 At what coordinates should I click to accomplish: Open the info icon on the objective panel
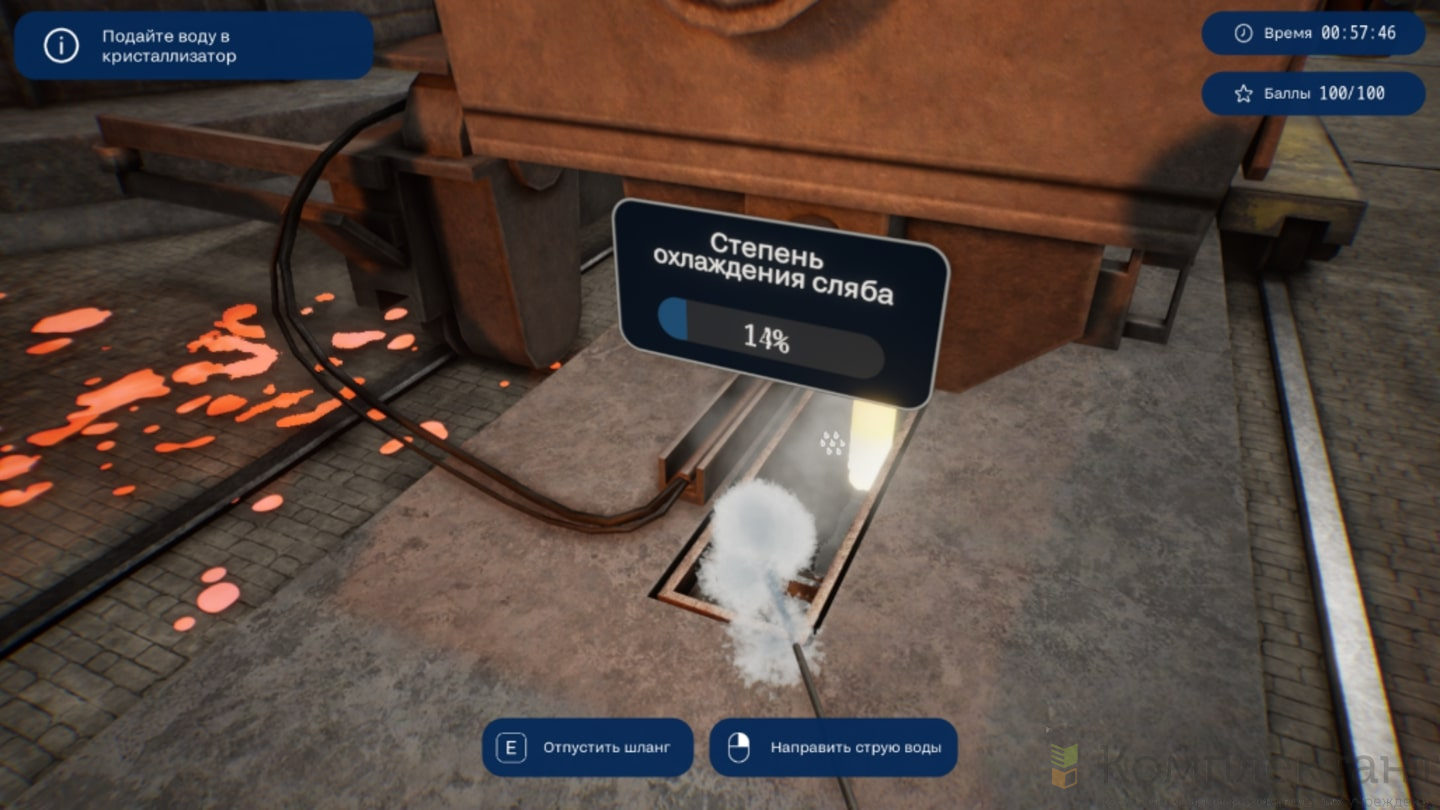[61, 46]
